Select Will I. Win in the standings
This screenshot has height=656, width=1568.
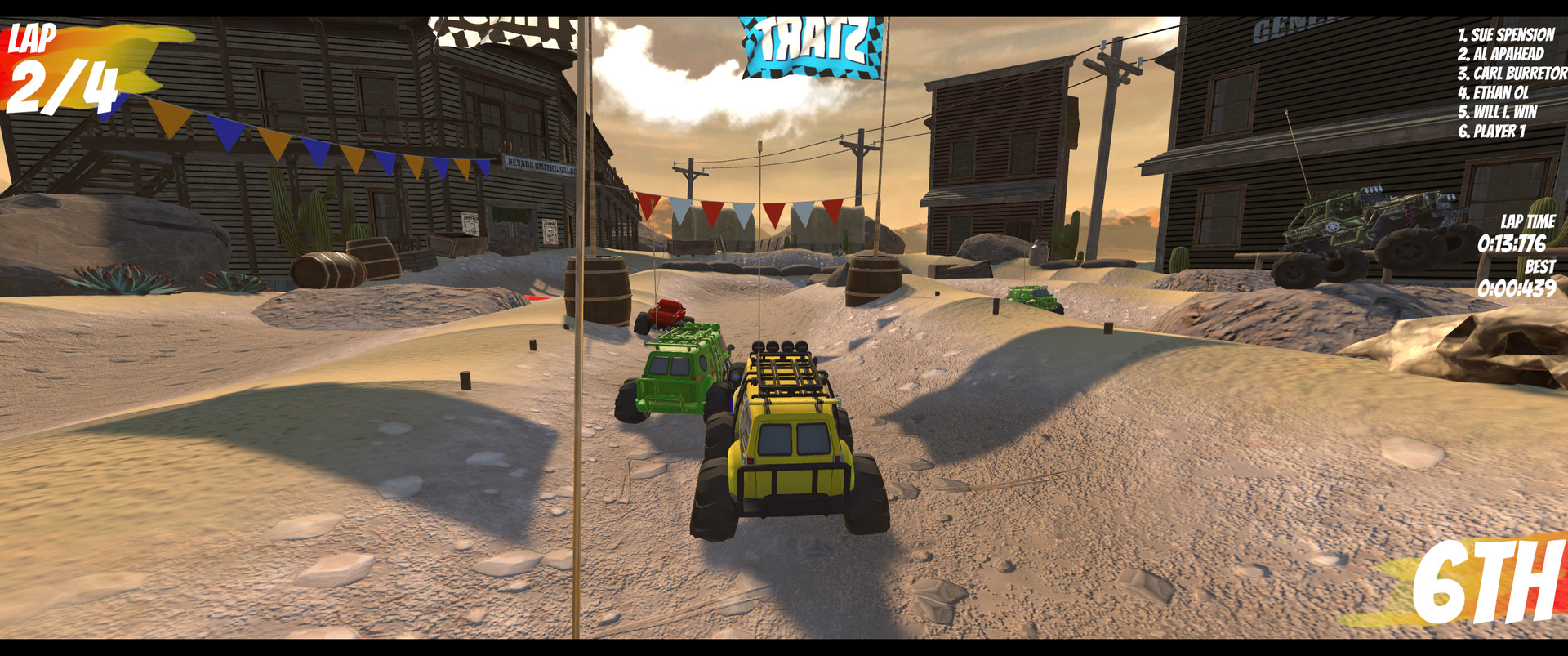[x=1499, y=112]
